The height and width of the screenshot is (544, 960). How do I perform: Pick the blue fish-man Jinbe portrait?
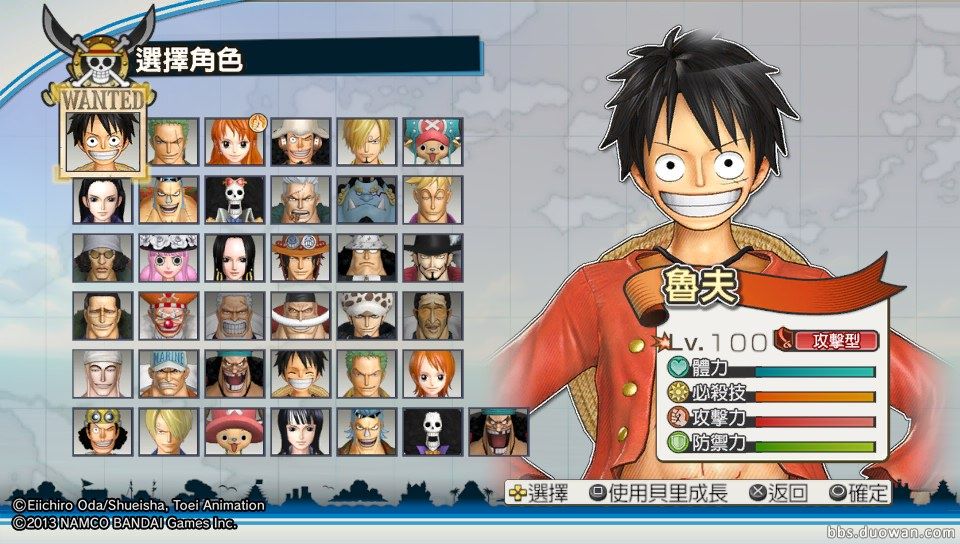pos(367,199)
